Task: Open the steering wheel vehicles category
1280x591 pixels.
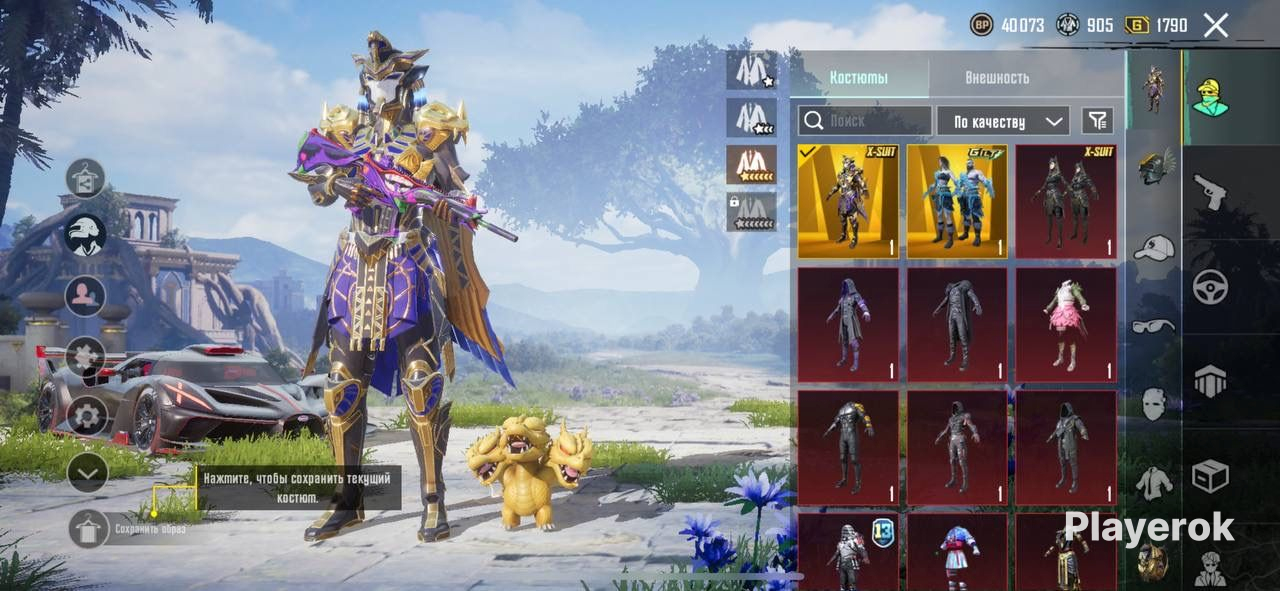Action: coord(1210,288)
